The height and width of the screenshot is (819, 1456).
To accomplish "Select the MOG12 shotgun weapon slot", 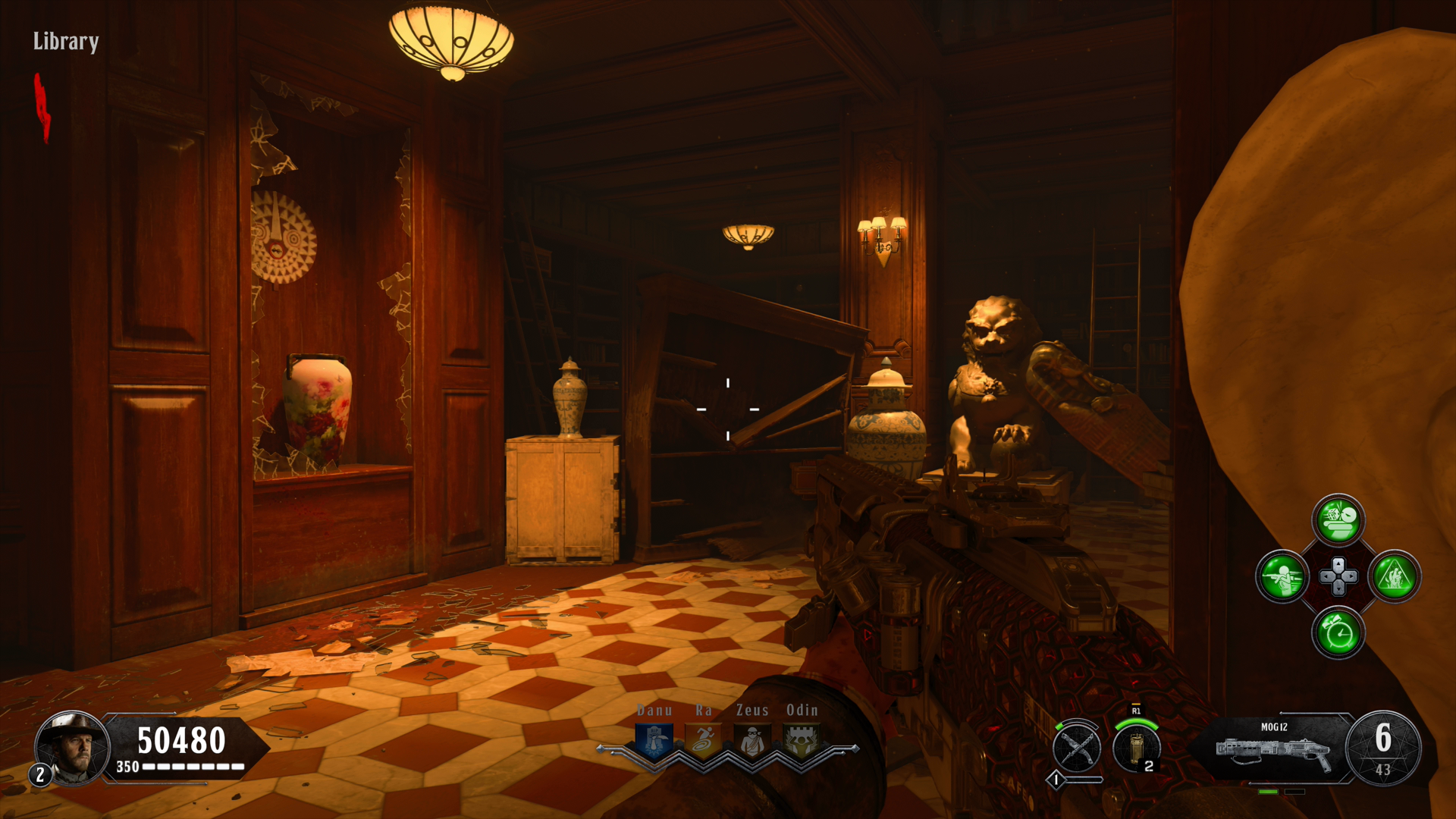I will tap(1274, 749).
